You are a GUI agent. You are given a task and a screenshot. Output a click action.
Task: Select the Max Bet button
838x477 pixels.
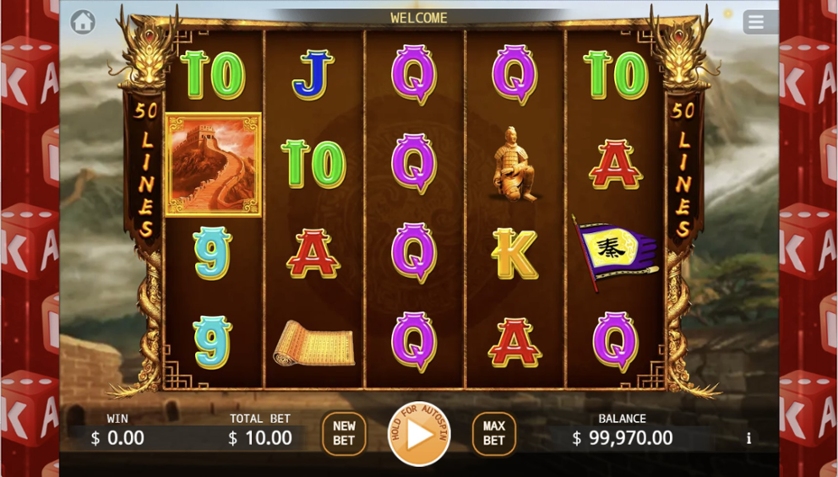click(x=494, y=434)
